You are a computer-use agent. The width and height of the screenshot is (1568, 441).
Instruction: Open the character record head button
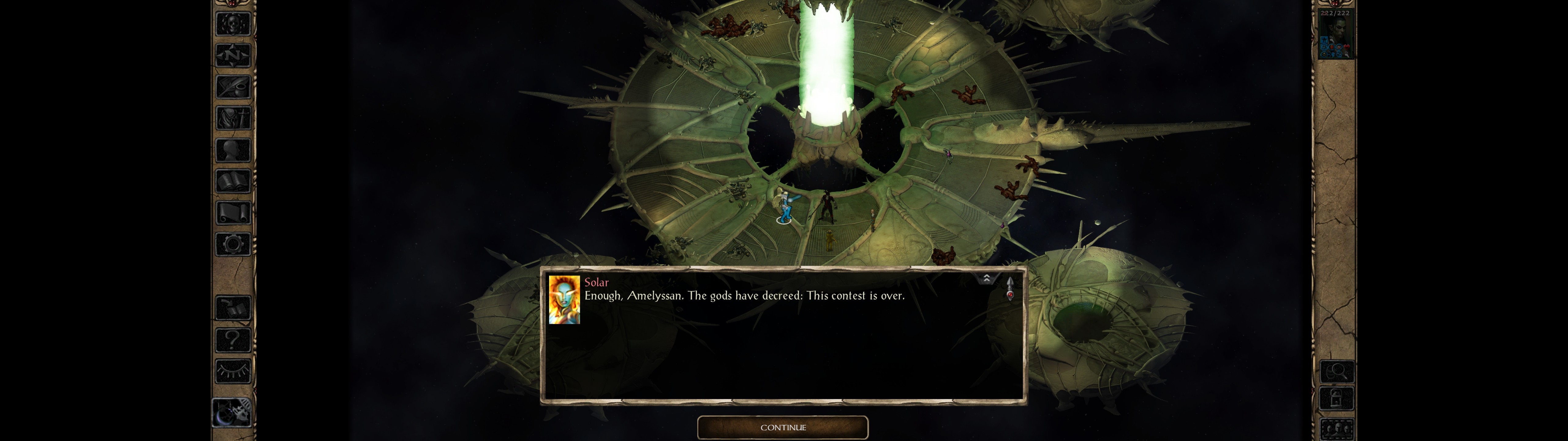pos(233,150)
